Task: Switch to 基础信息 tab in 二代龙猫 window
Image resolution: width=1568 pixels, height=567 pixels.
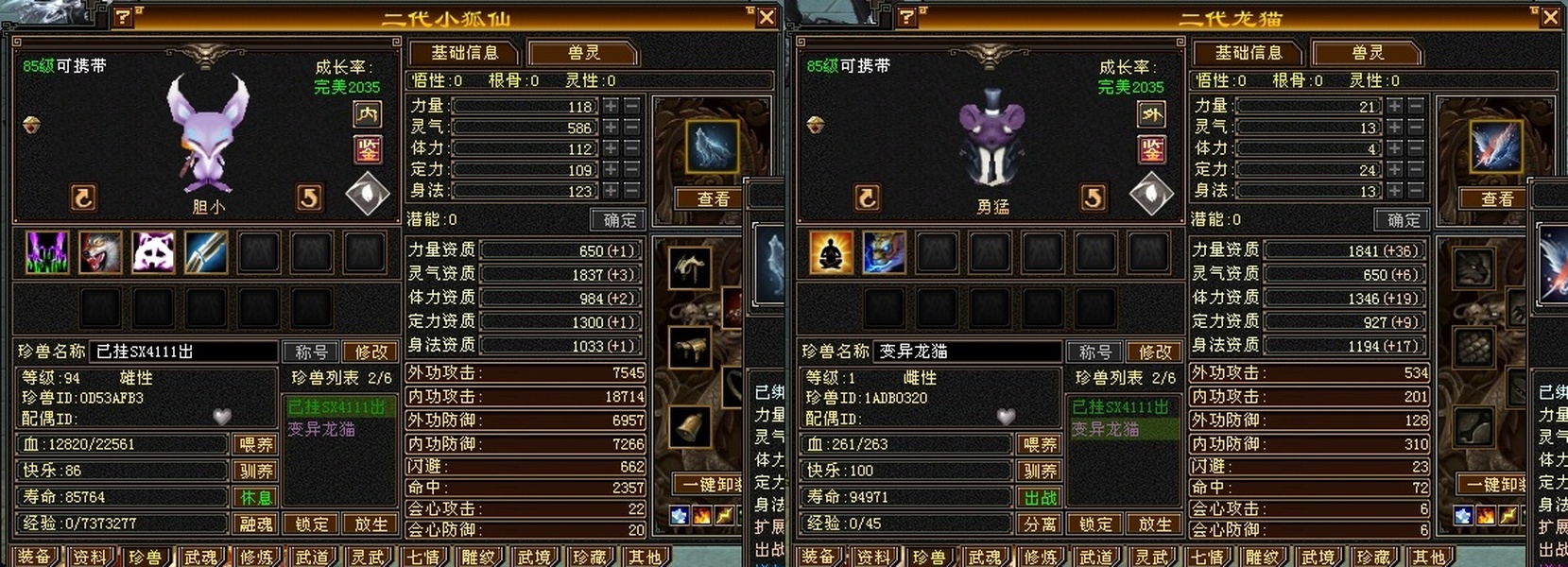Action: [1248, 53]
